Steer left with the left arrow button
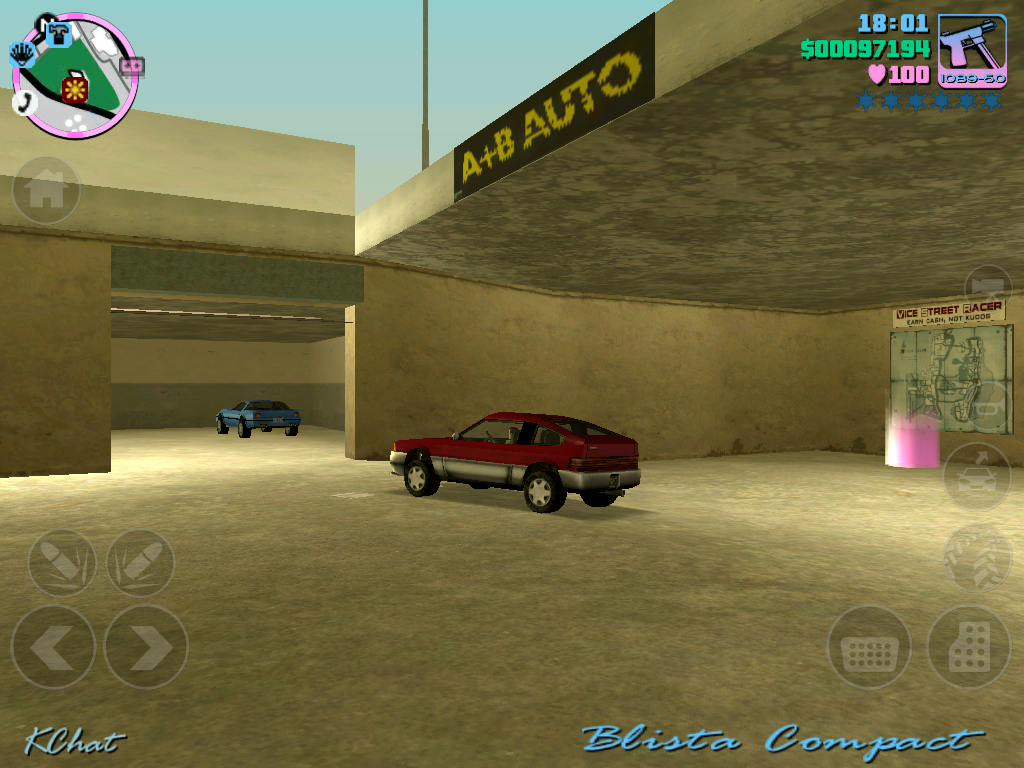The width and height of the screenshot is (1024, 768). pos(53,647)
